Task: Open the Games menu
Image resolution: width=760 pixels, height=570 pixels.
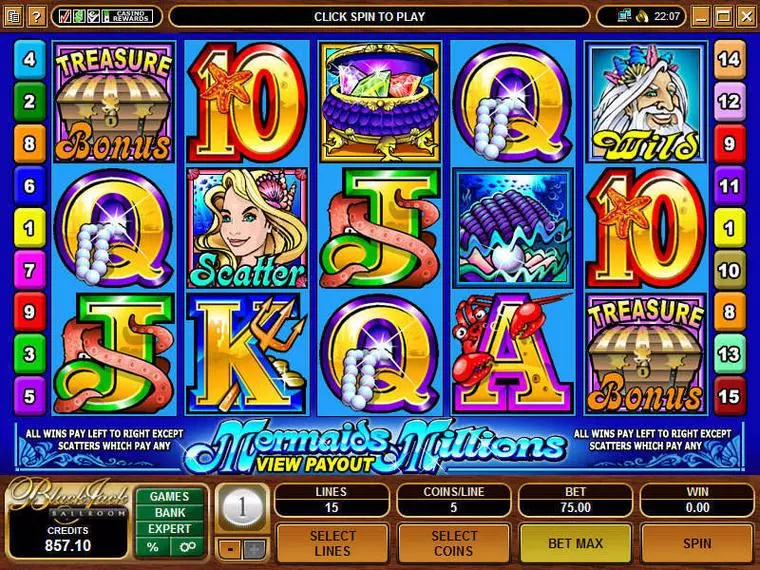Action: (x=170, y=496)
